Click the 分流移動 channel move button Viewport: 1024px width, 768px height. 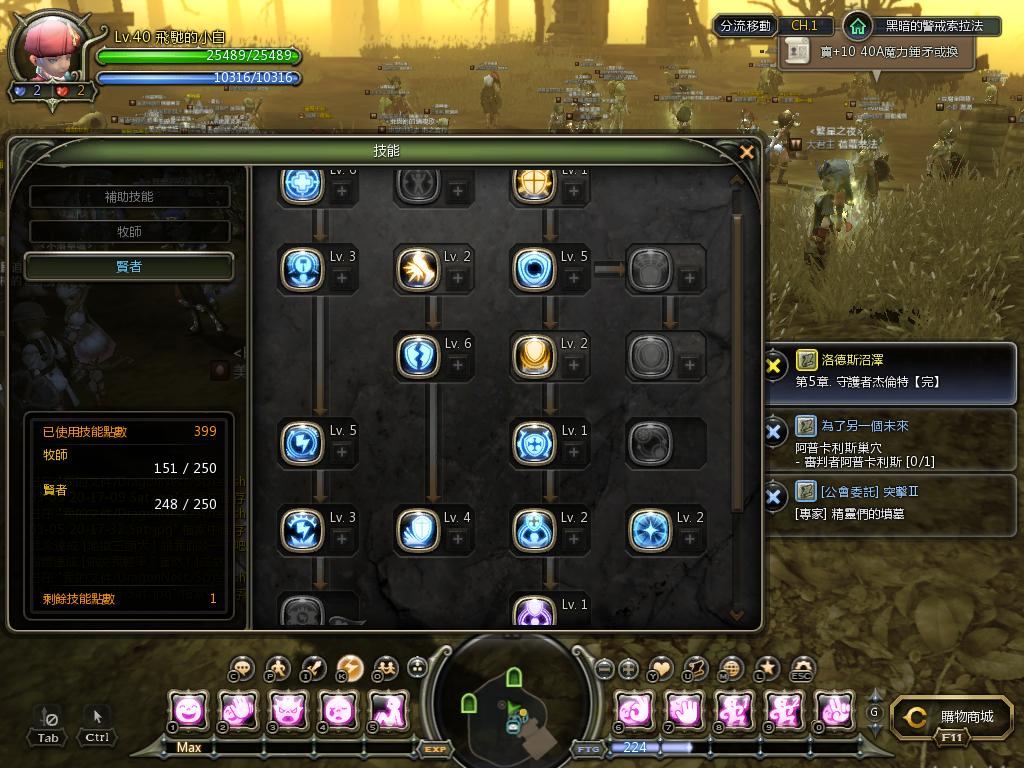tap(745, 26)
